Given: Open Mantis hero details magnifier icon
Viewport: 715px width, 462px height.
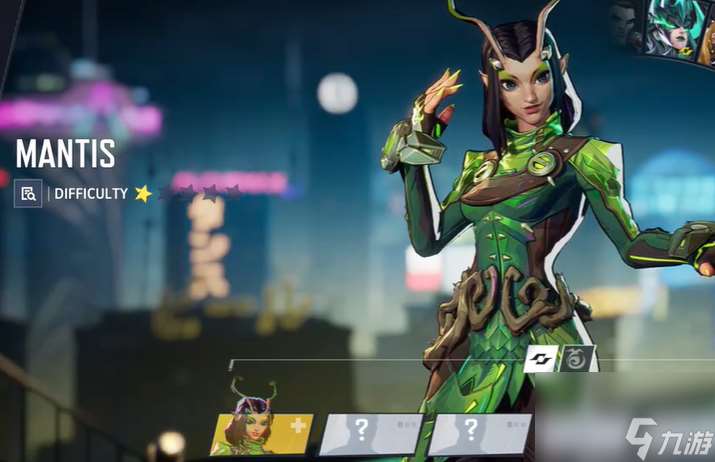Looking at the screenshot, I should point(28,193).
